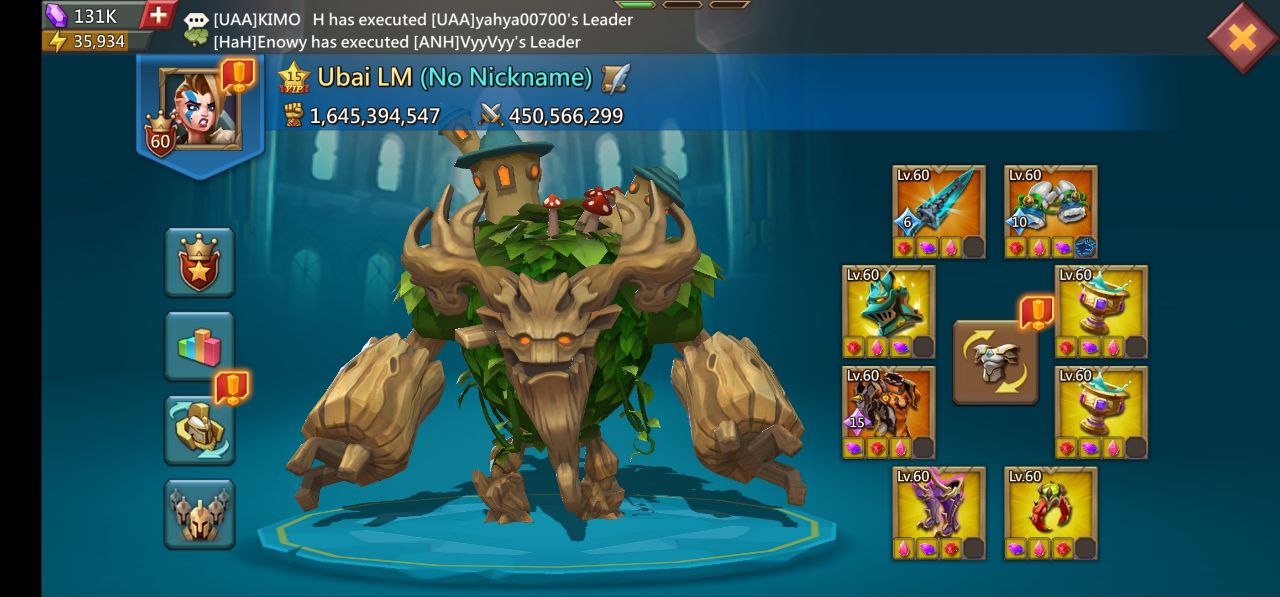
Task: Add more gems with the plus button
Action: 157,15
